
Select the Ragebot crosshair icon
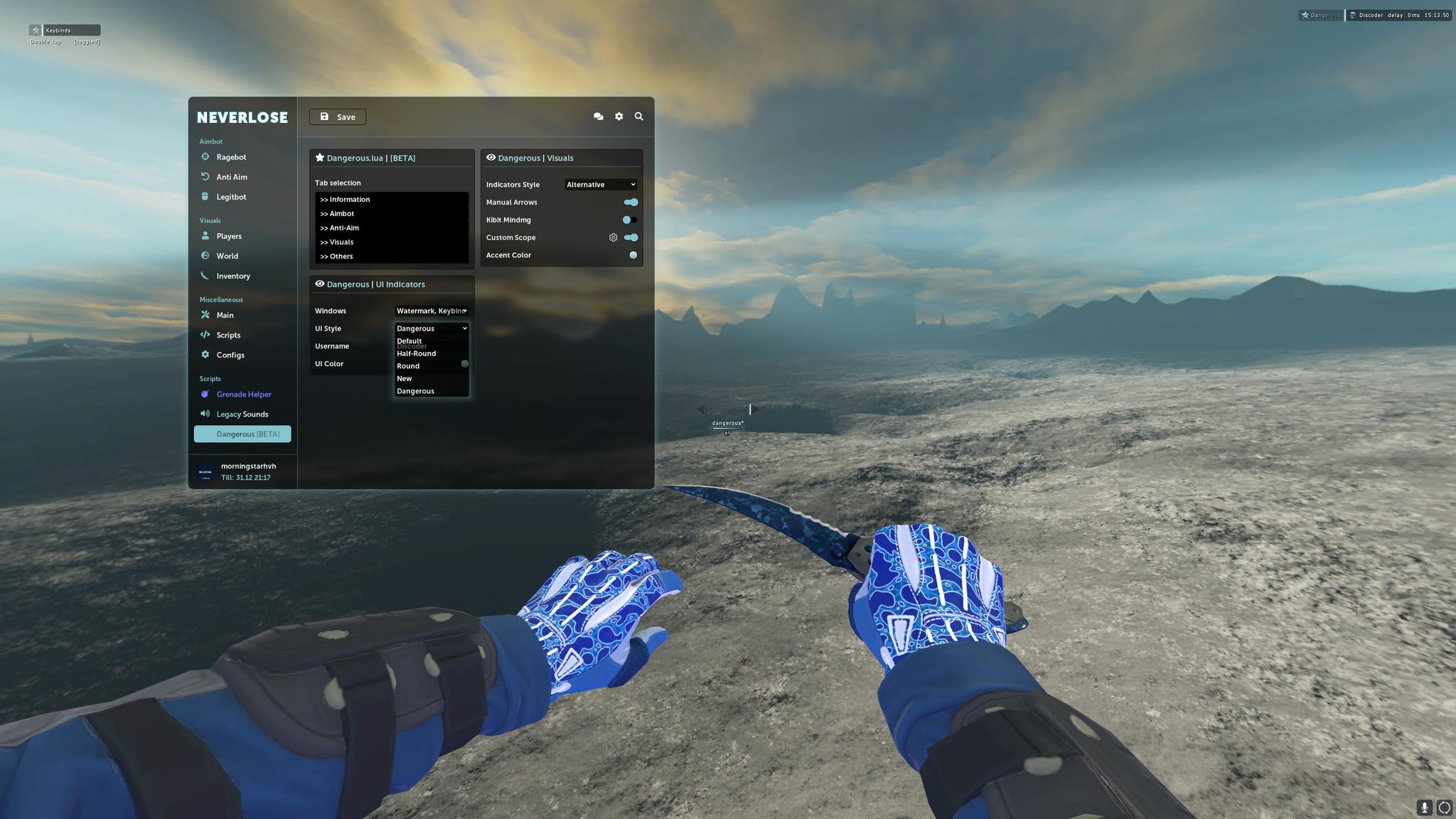[205, 156]
